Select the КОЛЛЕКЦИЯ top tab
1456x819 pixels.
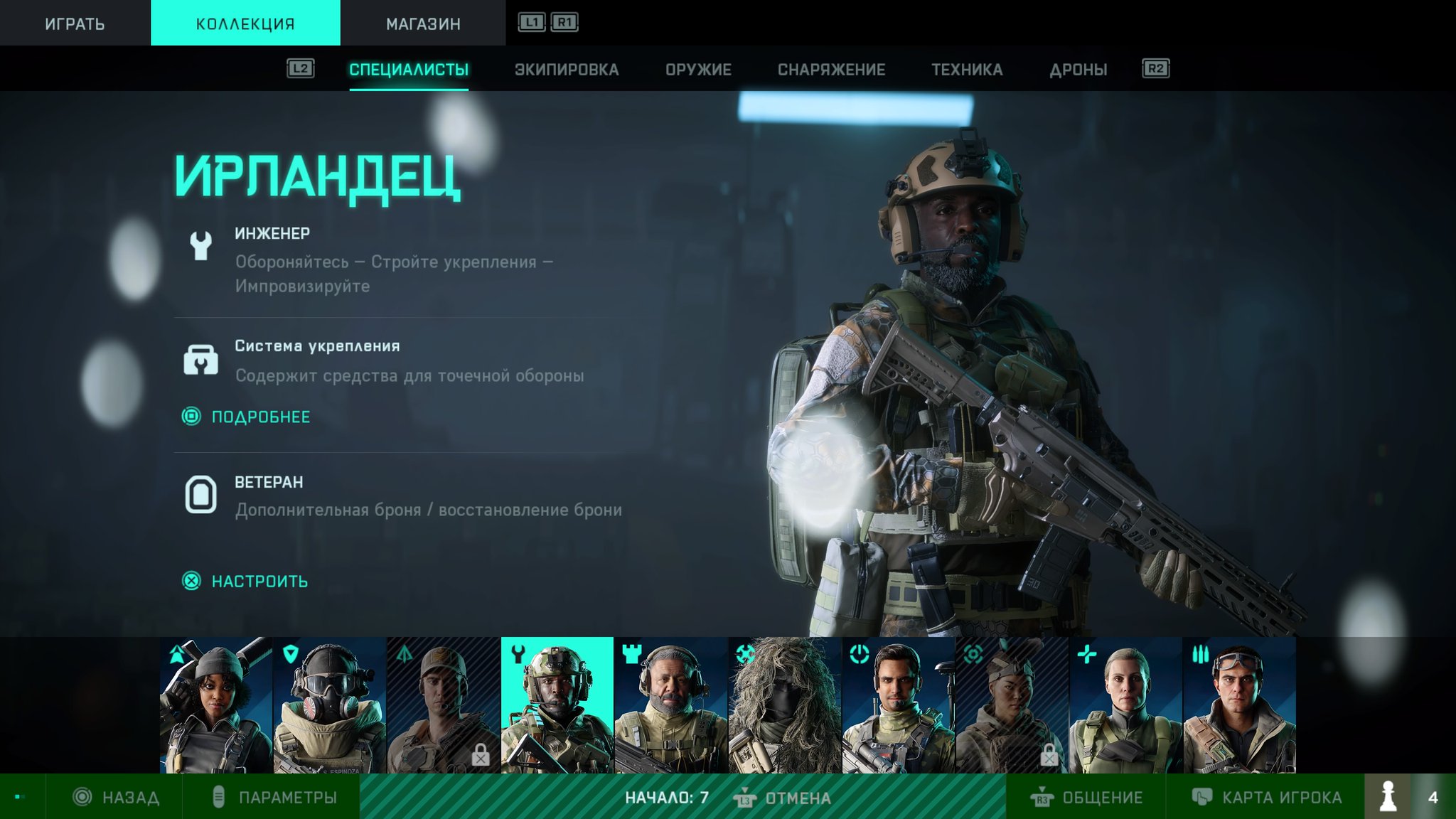pos(245,23)
